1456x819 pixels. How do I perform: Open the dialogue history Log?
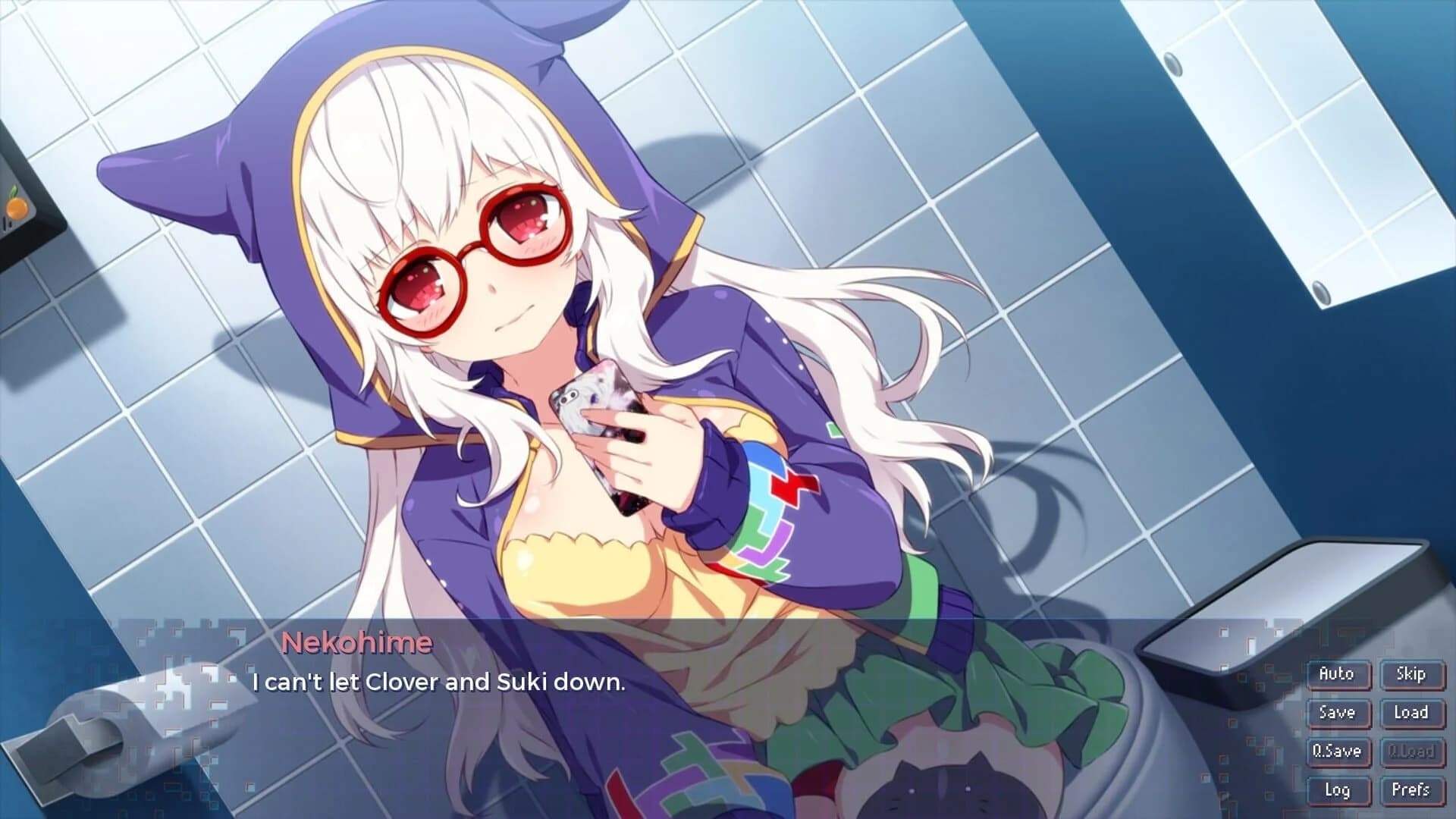coord(1337,791)
